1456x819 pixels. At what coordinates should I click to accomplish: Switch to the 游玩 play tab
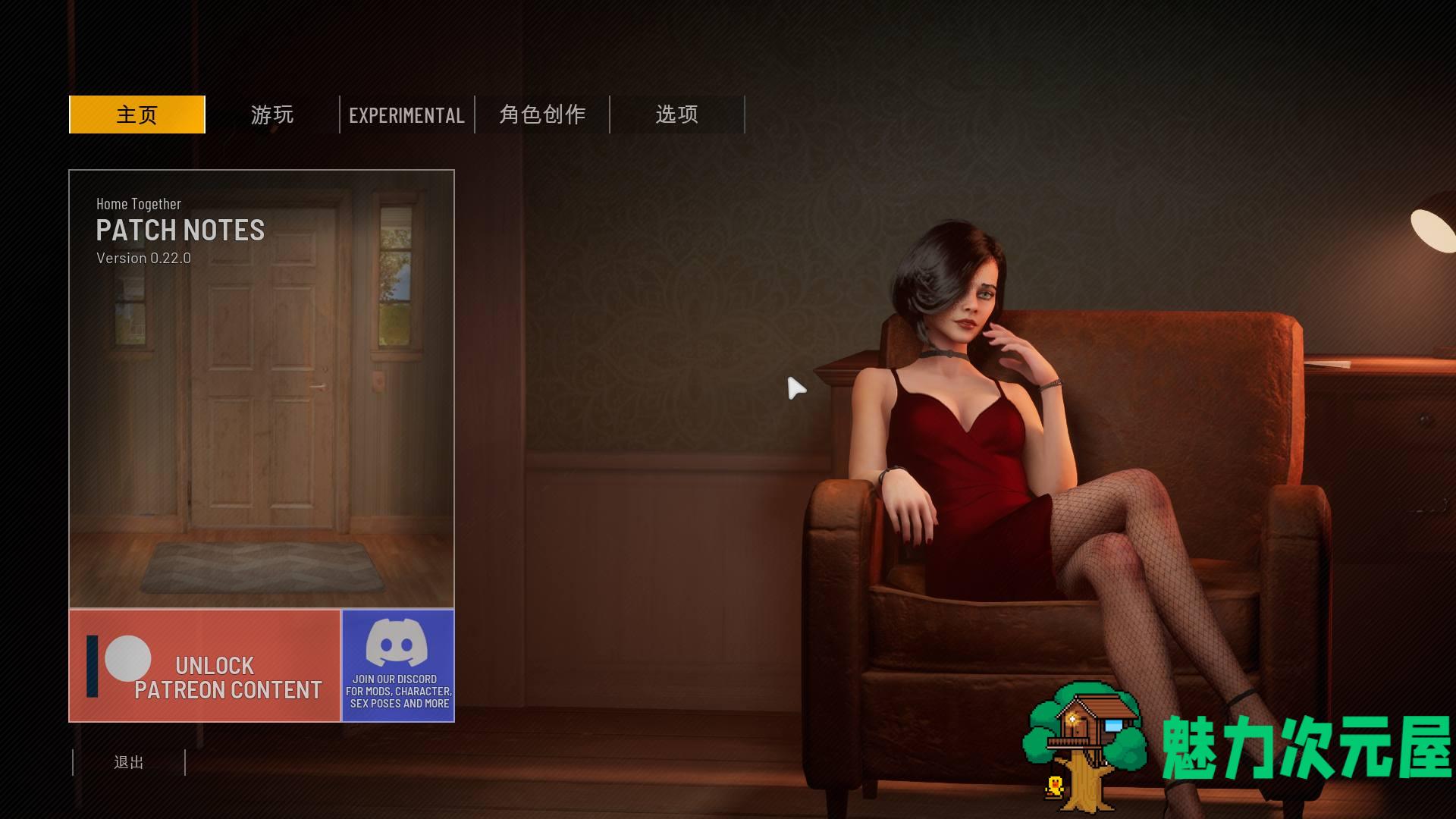point(272,115)
